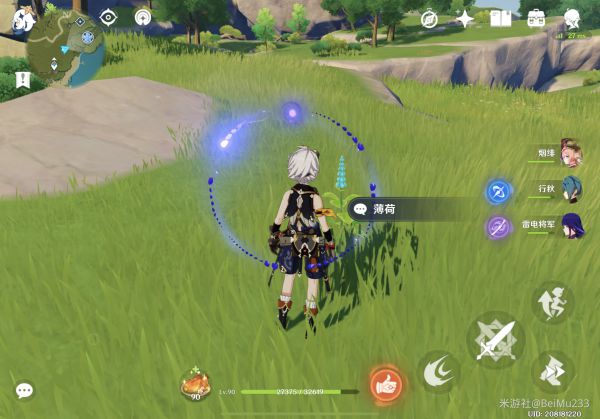
Task: Pick up the 薄荷 mint prompt
Action: click(x=412, y=209)
